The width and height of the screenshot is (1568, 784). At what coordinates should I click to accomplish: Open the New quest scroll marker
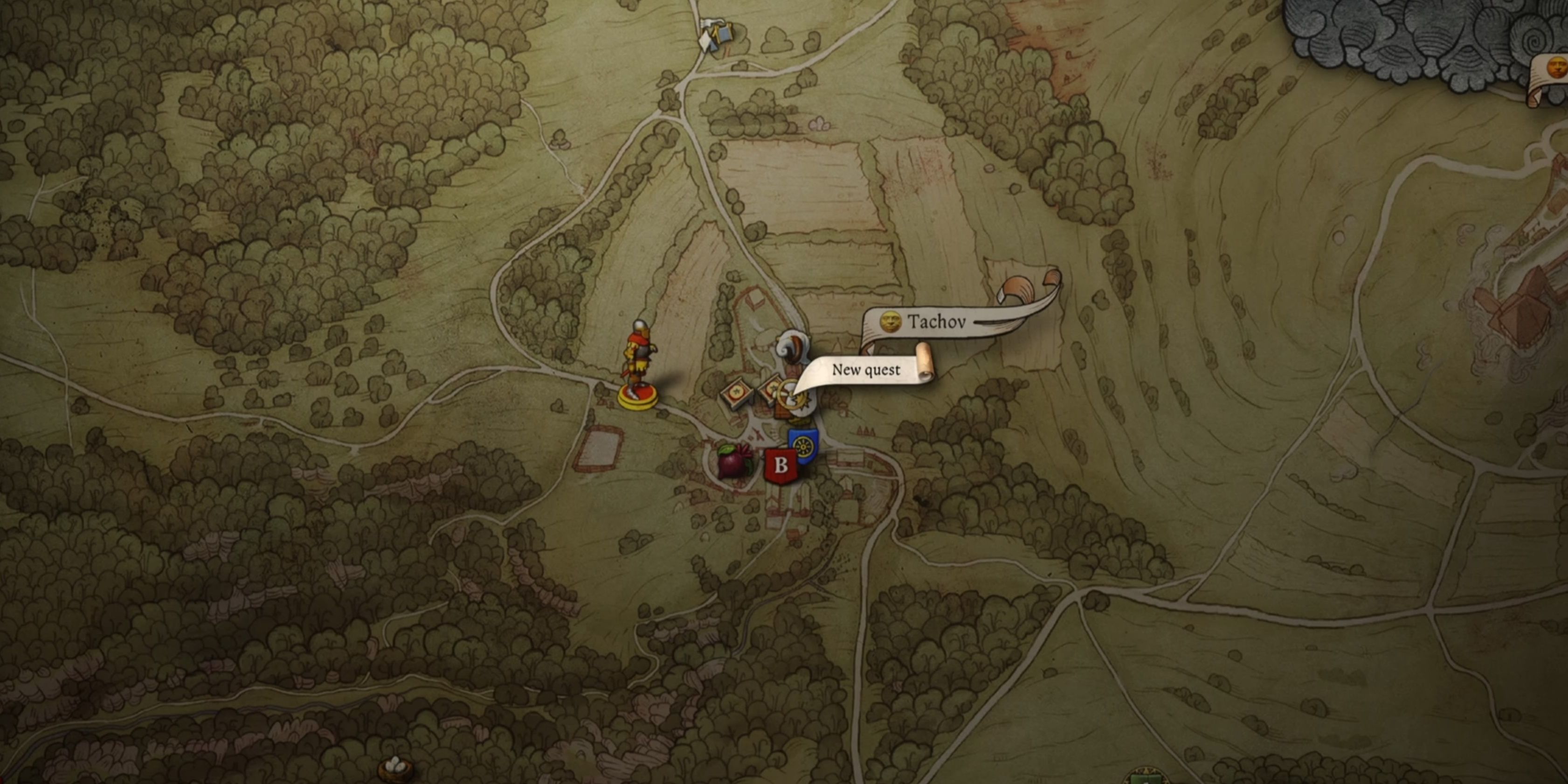tap(865, 370)
